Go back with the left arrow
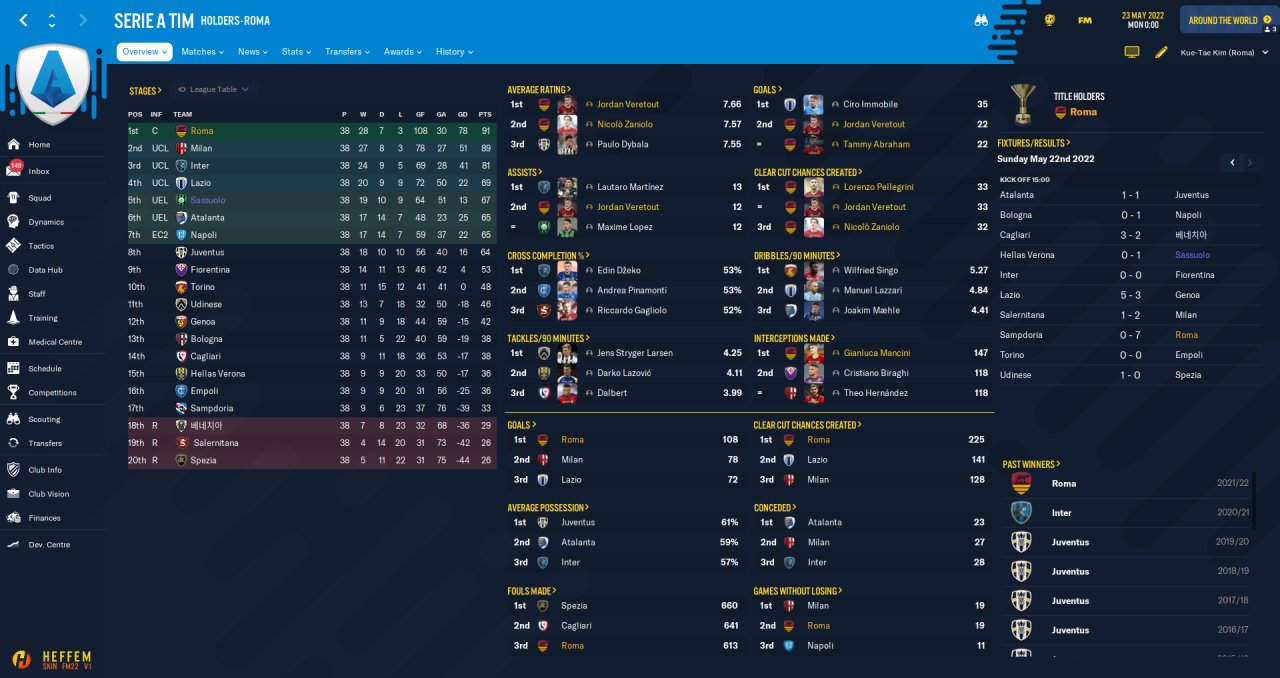Viewport: 1280px width, 678px height. coord(24,20)
